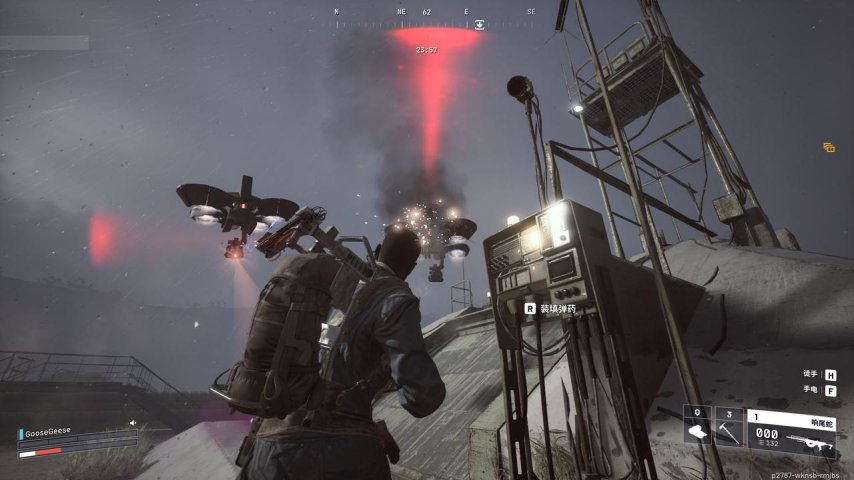Select the pickaxe tool slot
The width and height of the screenshot is (854, 480).
click(729, 425)
